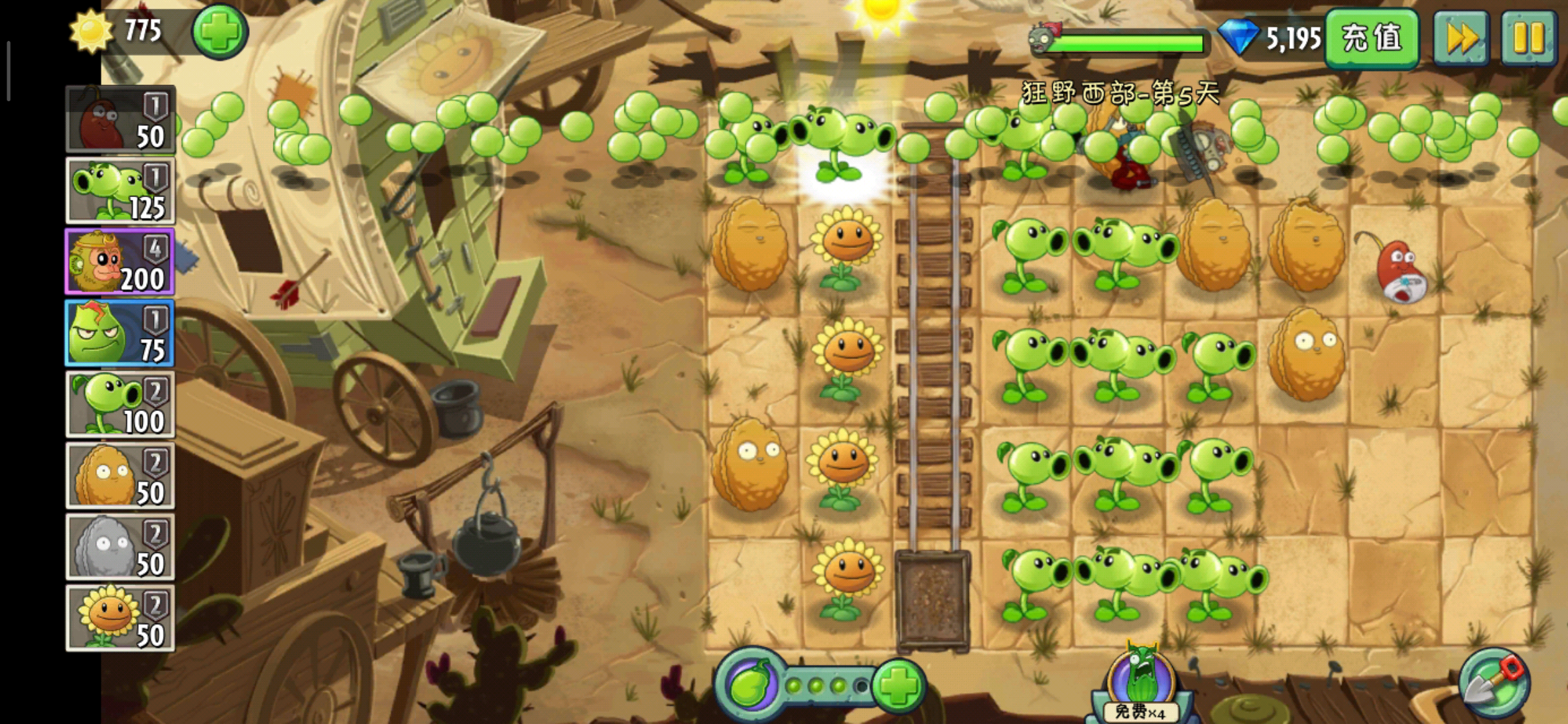Select the Wall-nut seed packet
Viewport: 1568px width, 724px height.
pyautogui.click(x=120, y=476)
